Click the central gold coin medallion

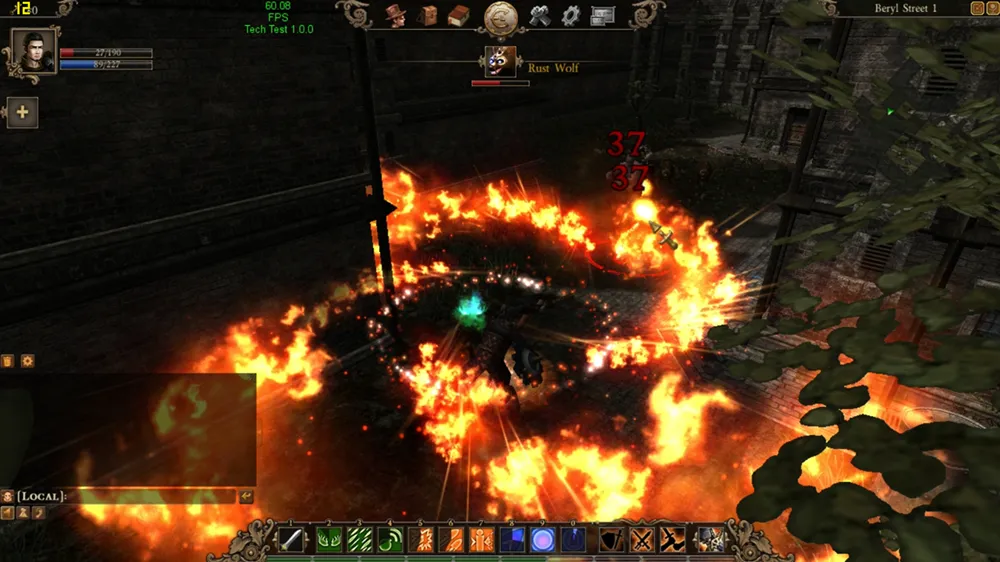point(500,18)
